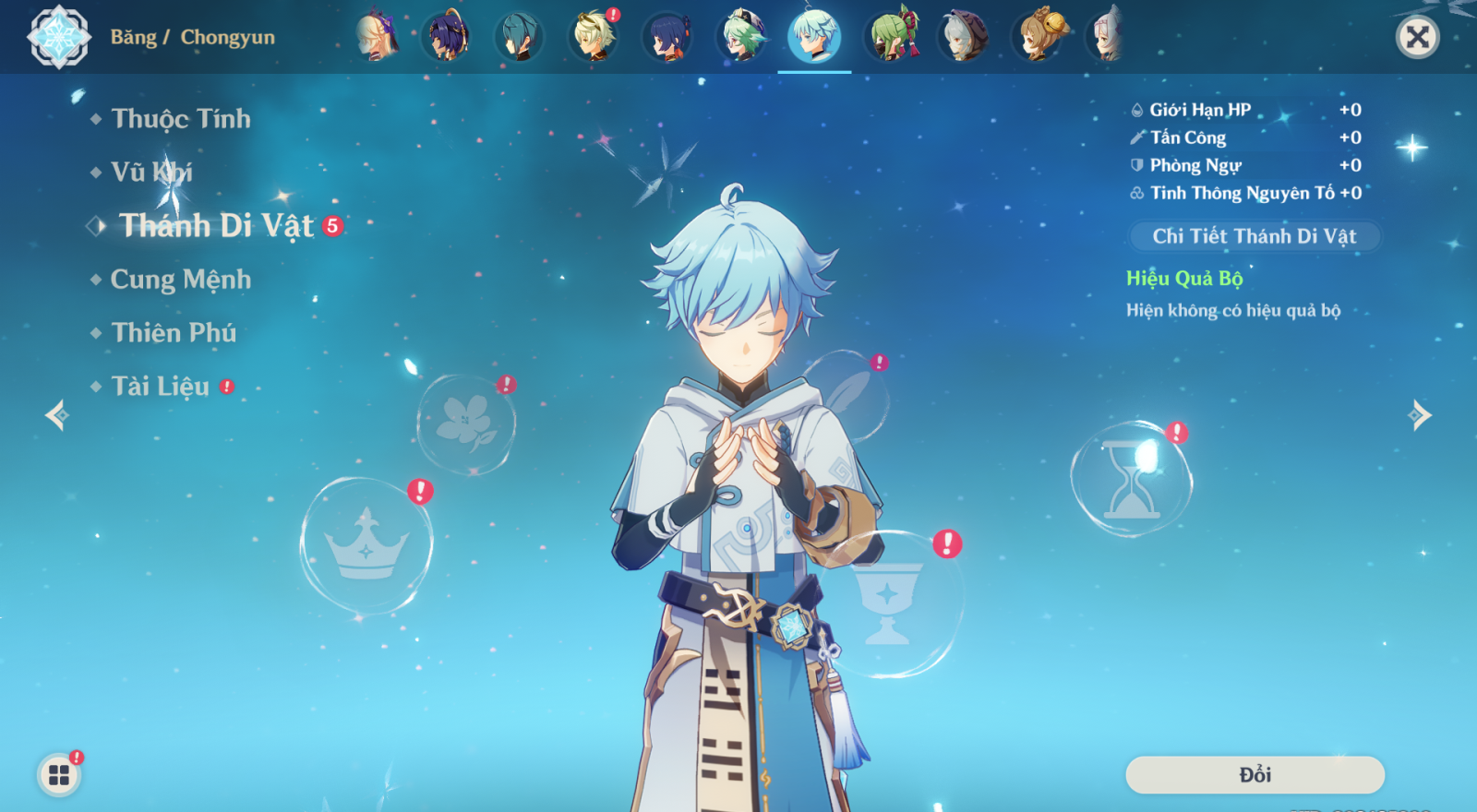Switch to the Thiên Phú section

click(x=174, y=333)
